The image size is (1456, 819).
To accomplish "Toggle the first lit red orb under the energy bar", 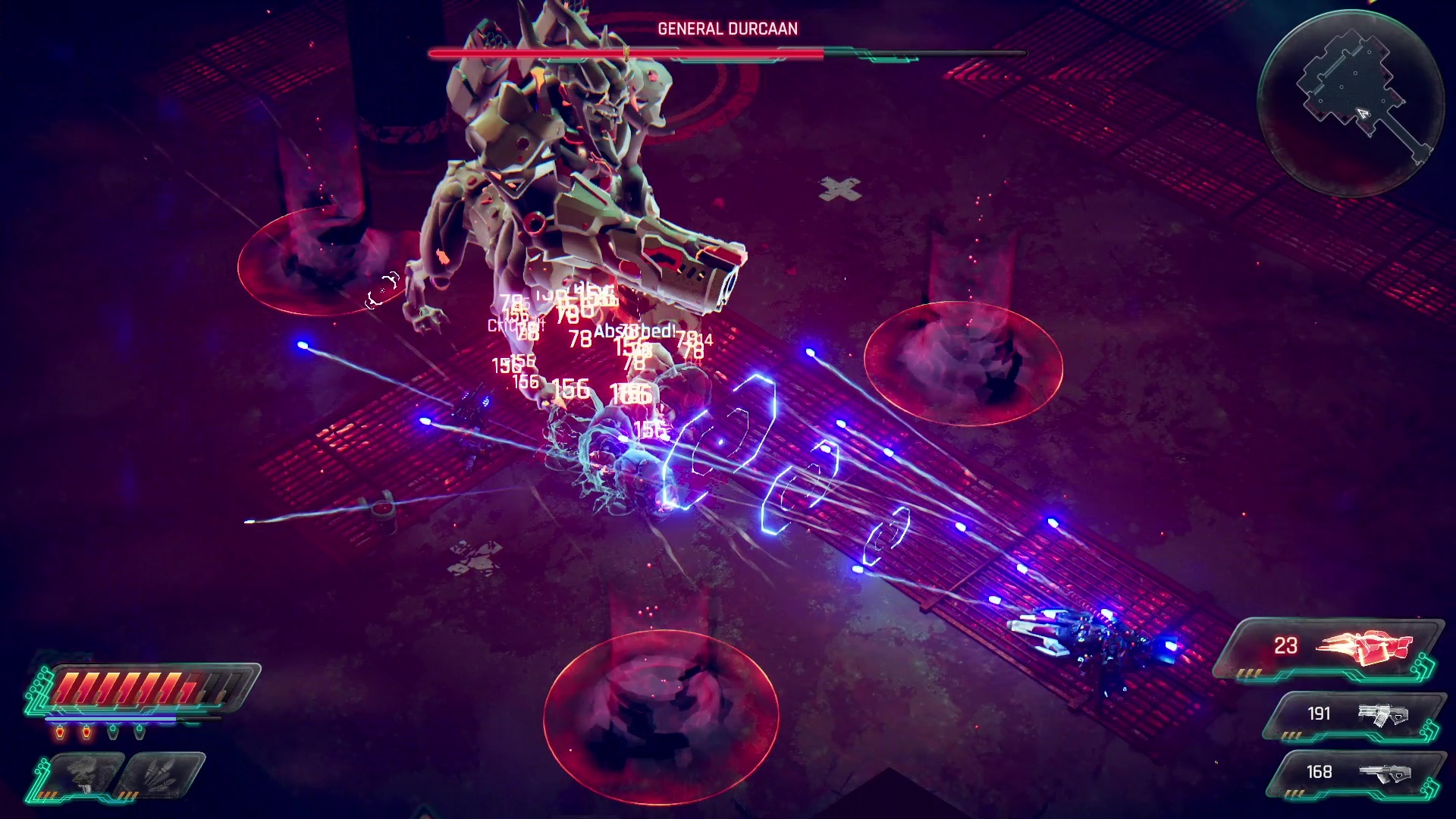I will coord(60,732).
